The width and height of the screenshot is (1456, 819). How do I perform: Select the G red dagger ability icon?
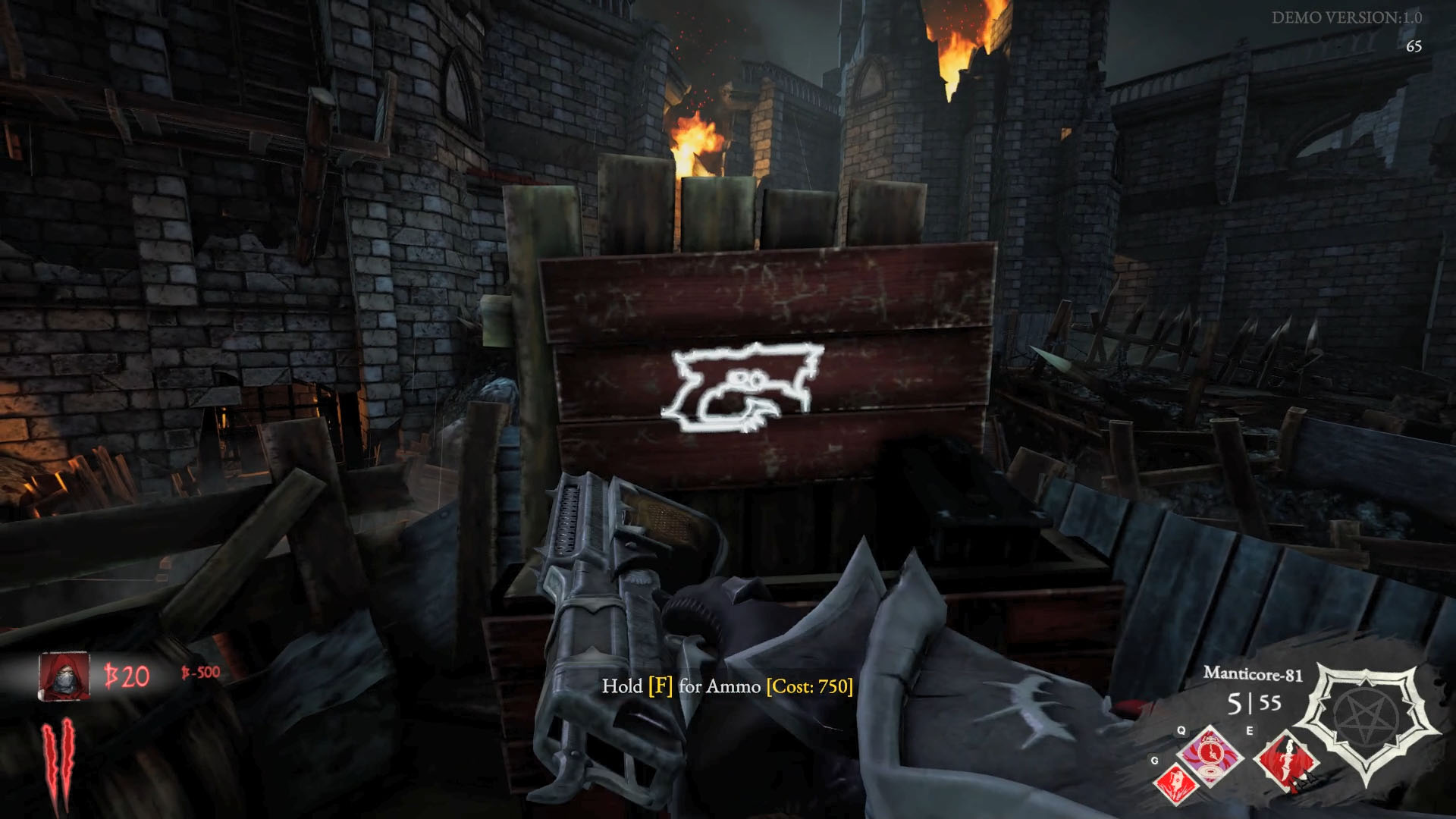tap(1176, 783)
